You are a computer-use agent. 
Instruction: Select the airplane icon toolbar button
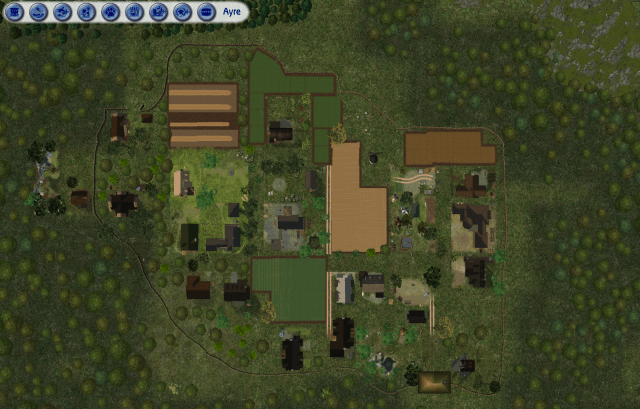[x=62, y=12]
